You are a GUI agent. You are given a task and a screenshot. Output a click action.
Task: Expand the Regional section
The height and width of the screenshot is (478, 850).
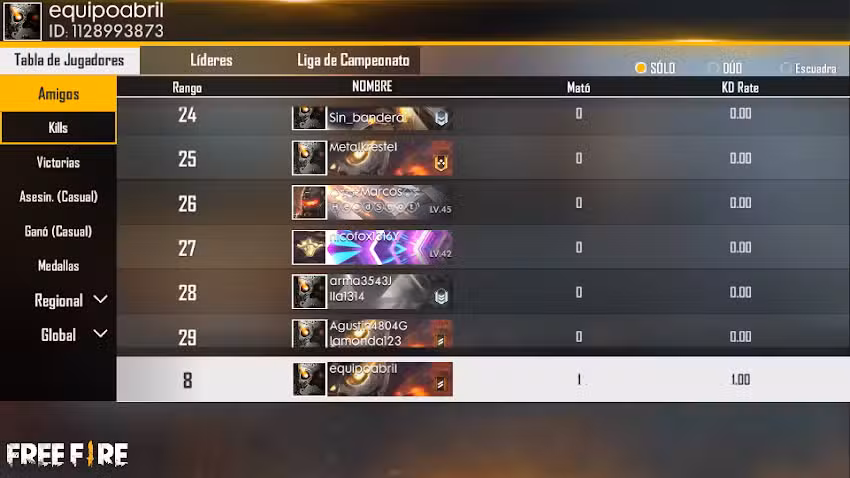pos(70,300)
